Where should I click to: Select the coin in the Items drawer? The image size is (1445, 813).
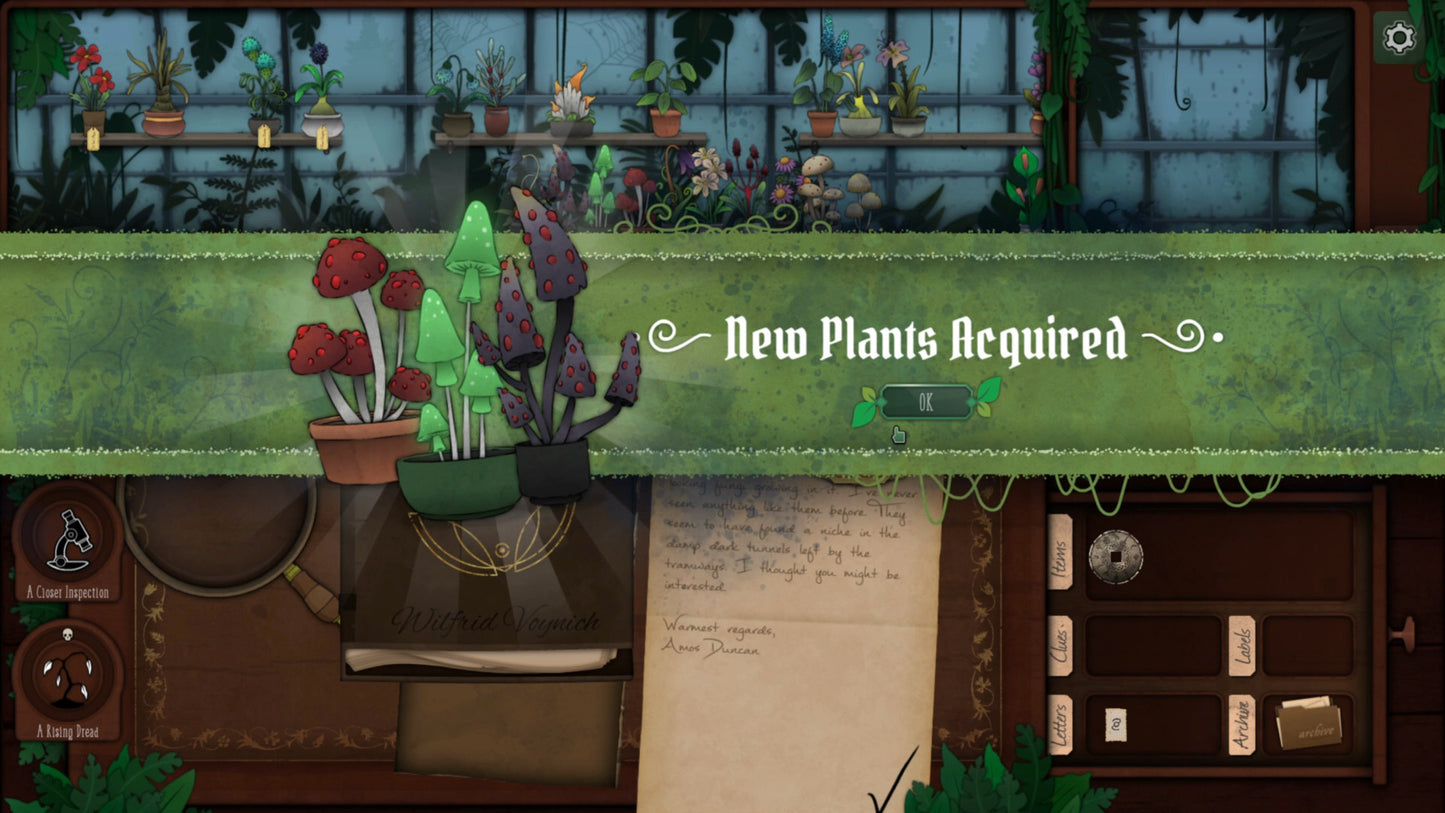[x=1117, y=557]
